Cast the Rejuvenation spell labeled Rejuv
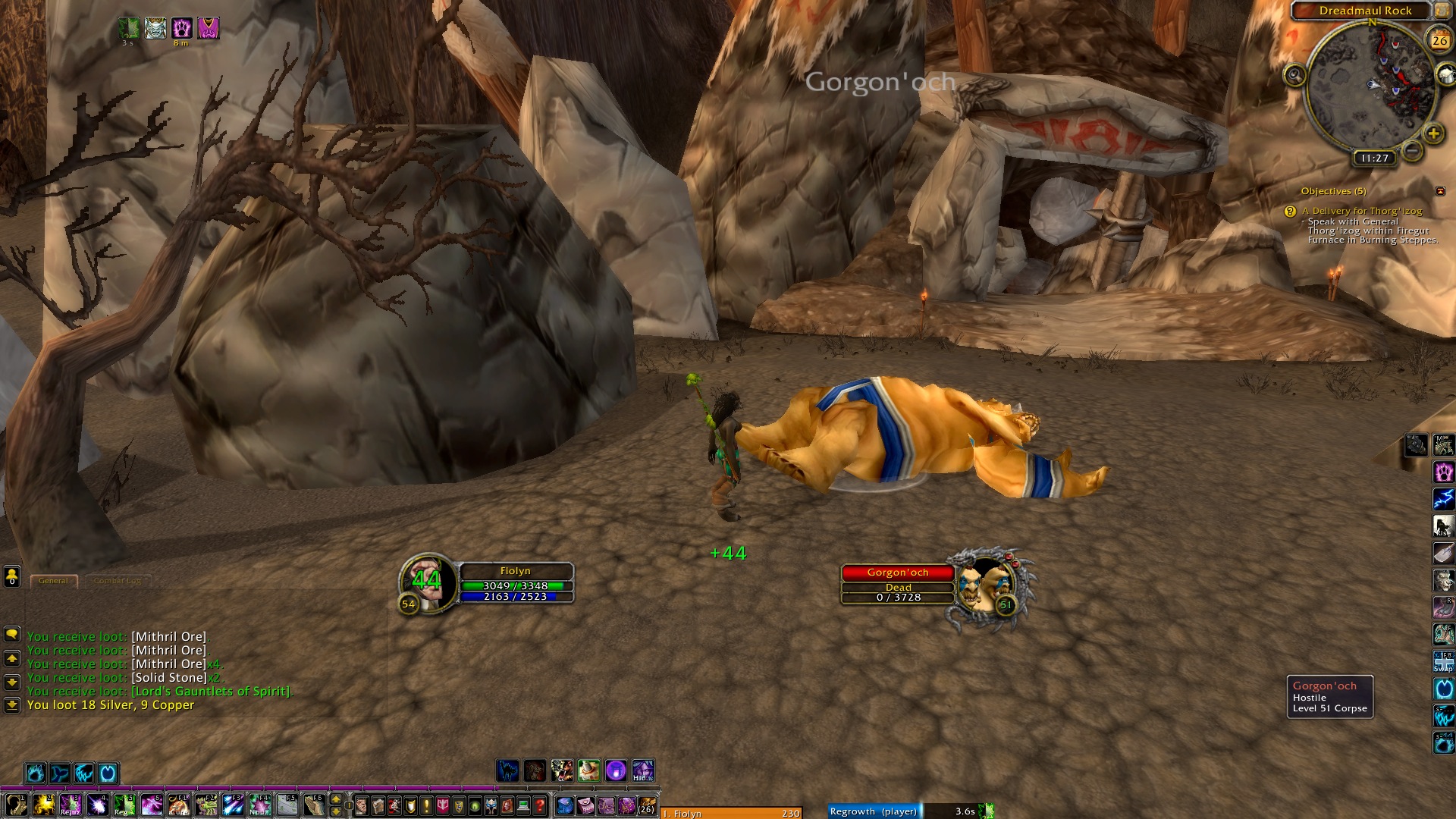1456x819 pixels. (x=71, y=804)
